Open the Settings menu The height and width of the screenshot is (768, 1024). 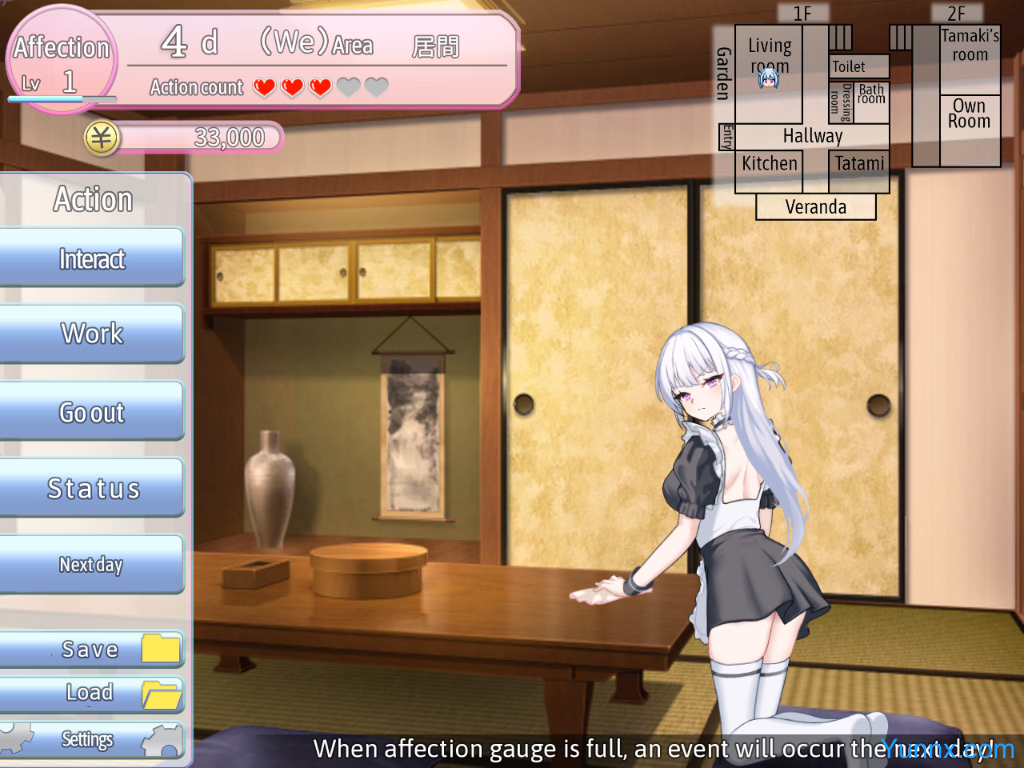[x=92, y=740]
